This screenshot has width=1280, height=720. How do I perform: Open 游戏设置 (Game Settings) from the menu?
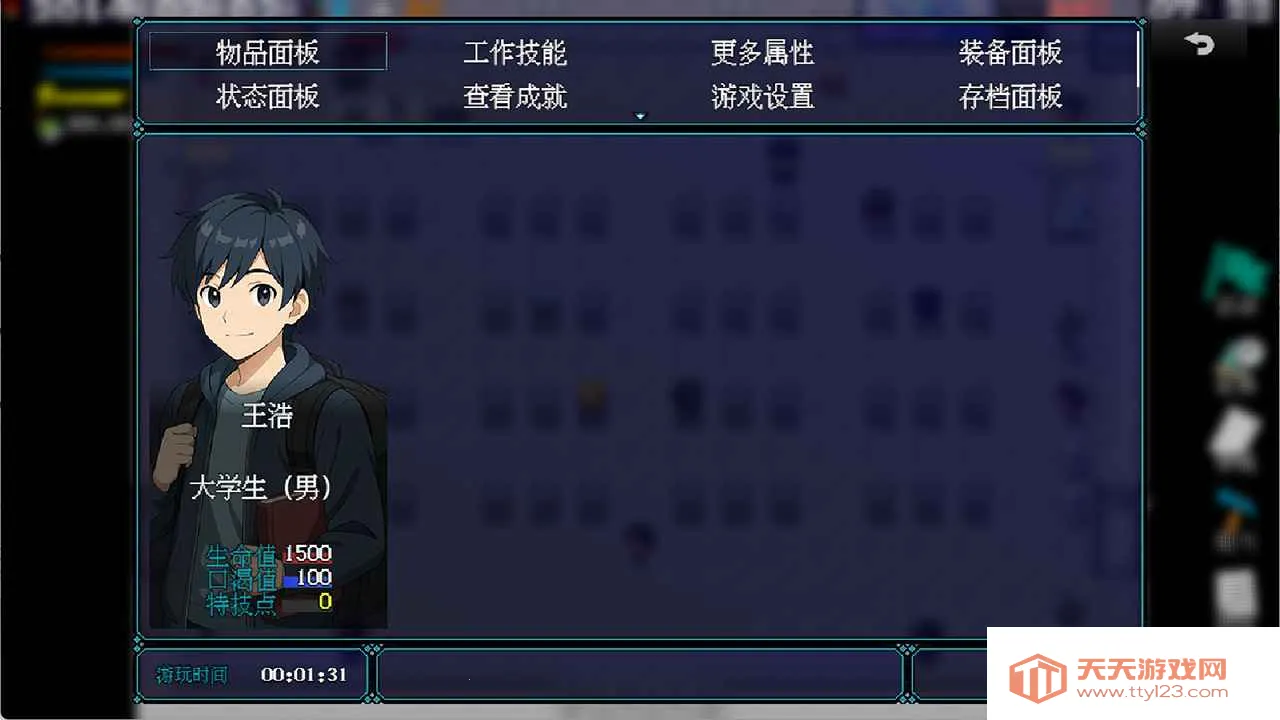tap(763, 97)
